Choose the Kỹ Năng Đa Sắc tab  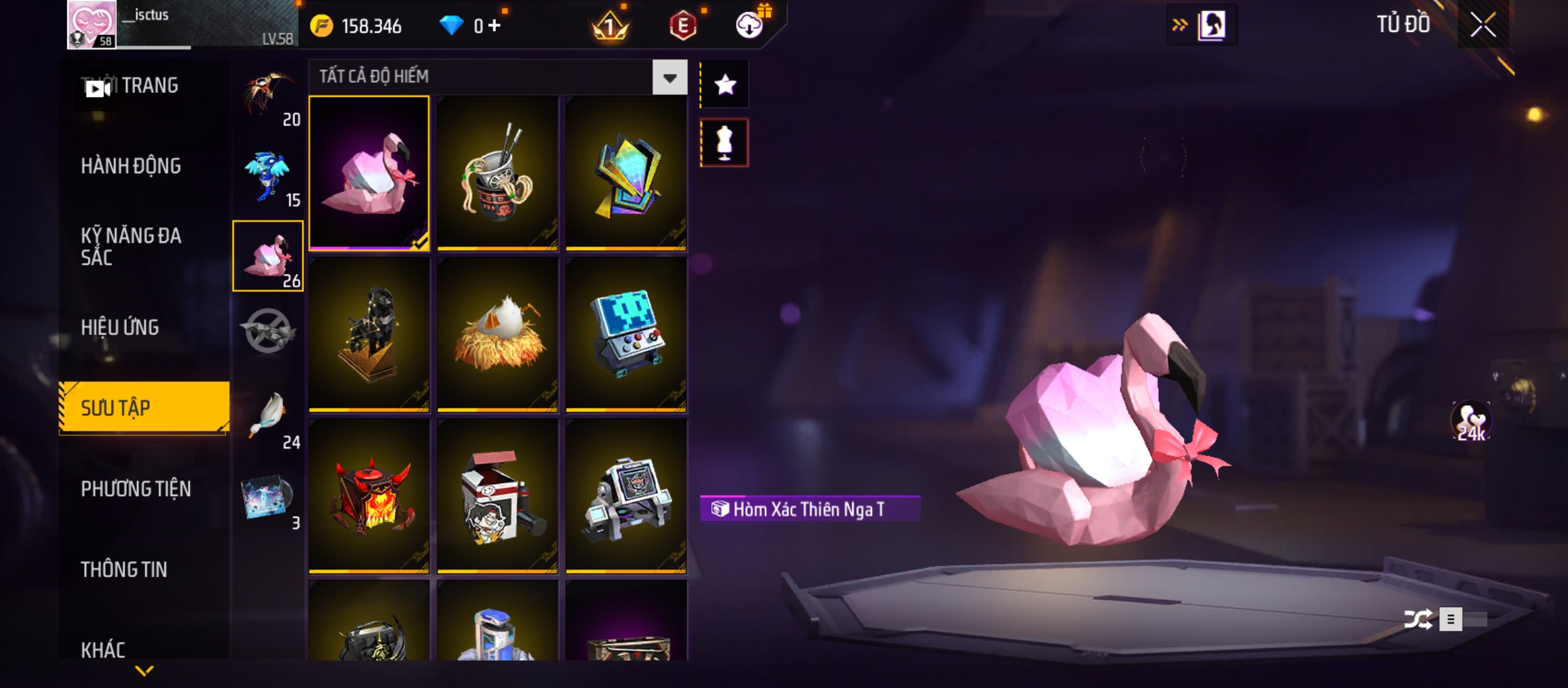coord(131,247)
